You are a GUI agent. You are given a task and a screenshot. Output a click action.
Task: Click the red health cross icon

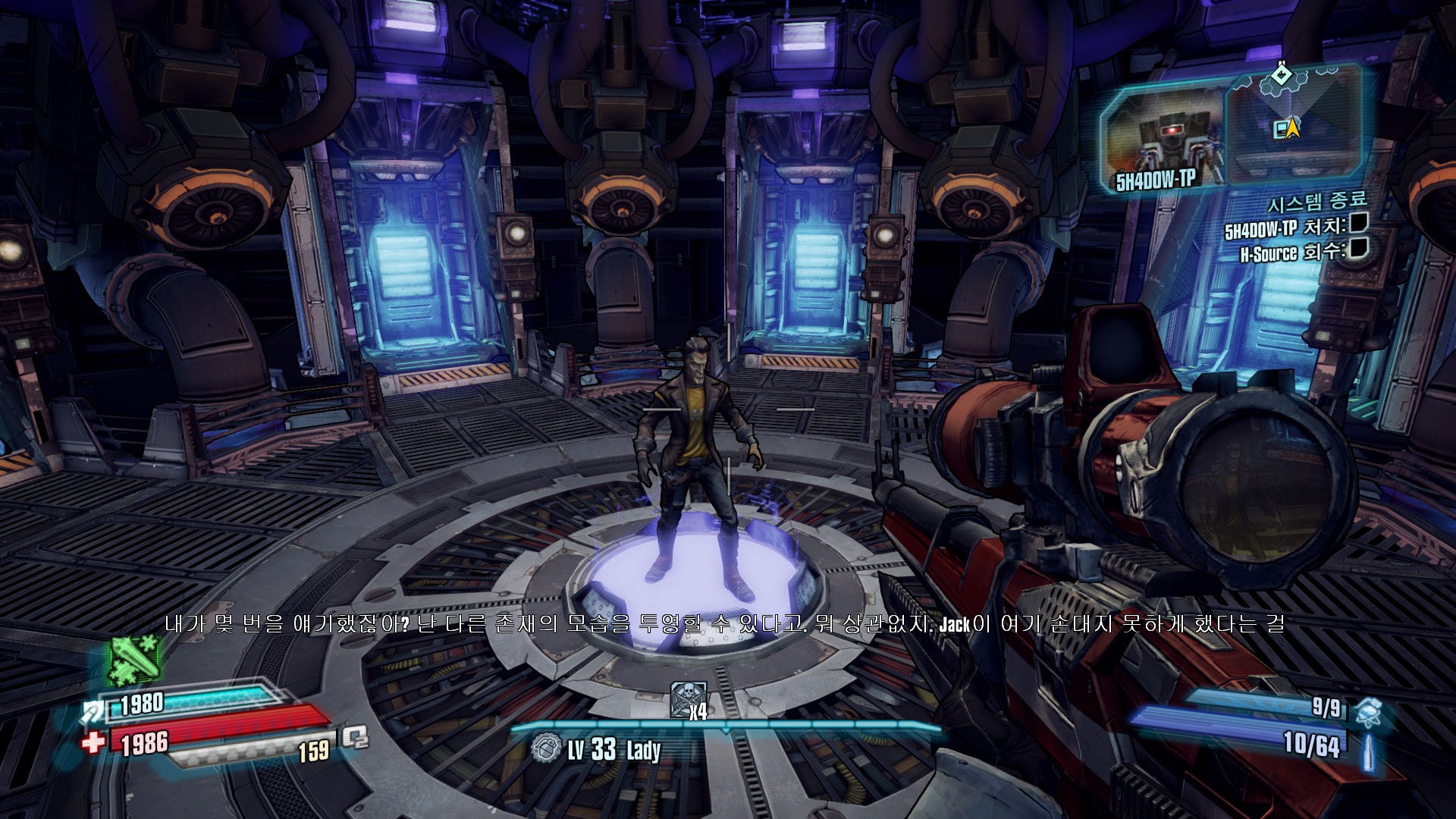pyautogui.click(x=94, y=742)
